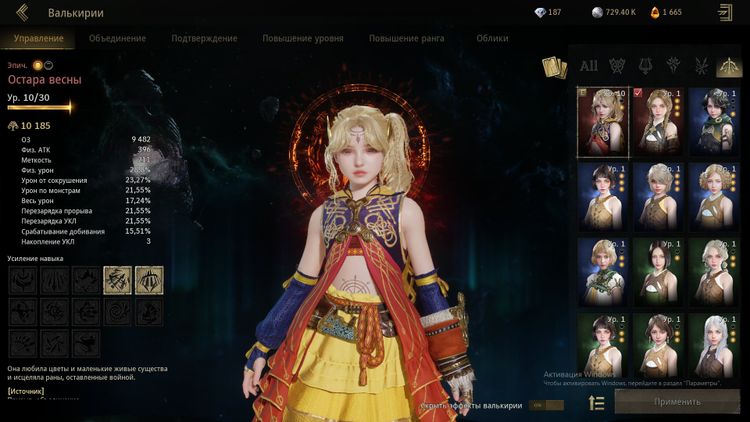
Task: Open the exit door icon at top-right
Action: click(x=725, y=13)
